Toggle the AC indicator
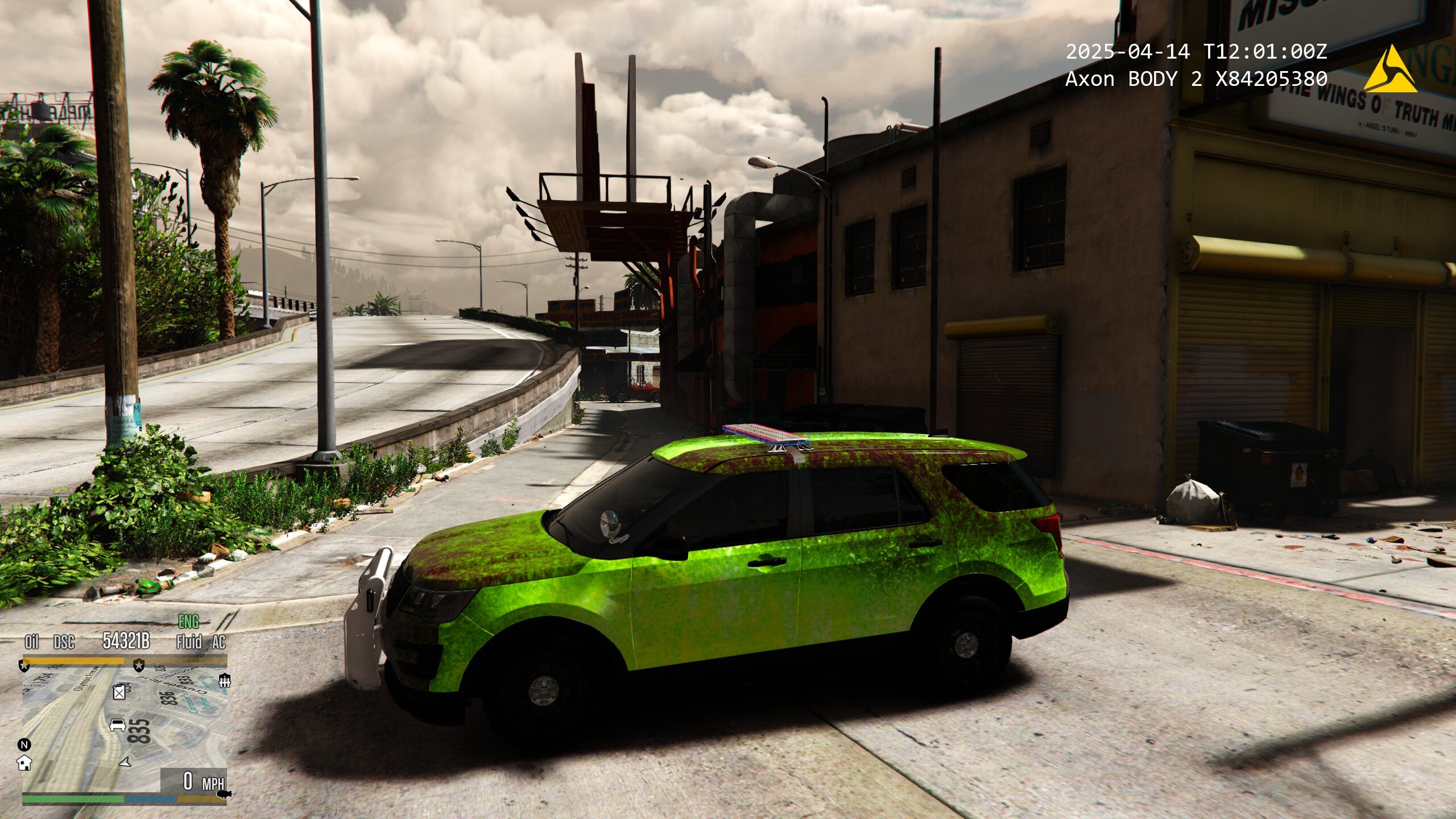 tap(219, 642)
